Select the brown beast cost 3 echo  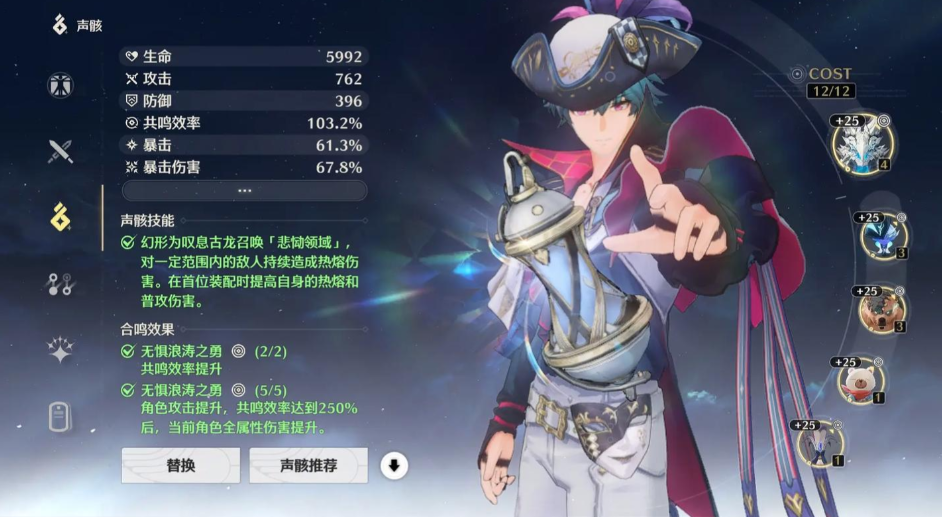[881, 310]
